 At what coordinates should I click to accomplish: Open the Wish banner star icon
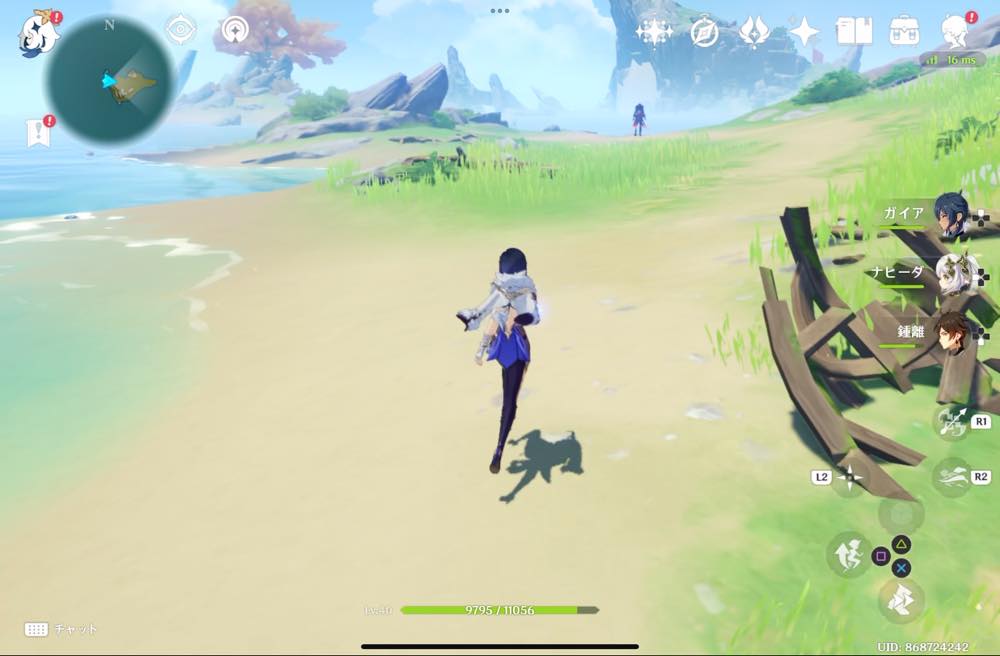pyautogui.click(x=655, y=32)
